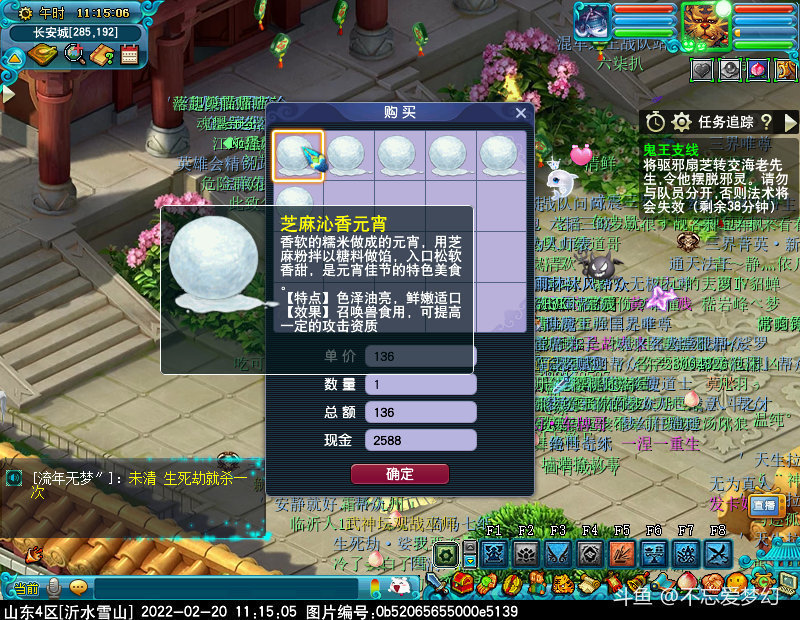Open the guide book with question mark
The image size is (800, 620).
102,54
